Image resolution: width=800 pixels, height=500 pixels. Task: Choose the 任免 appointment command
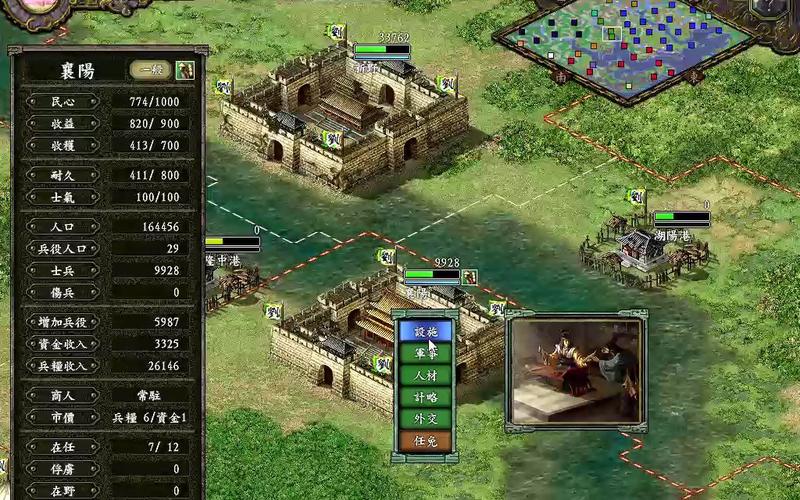click(425, 441)
